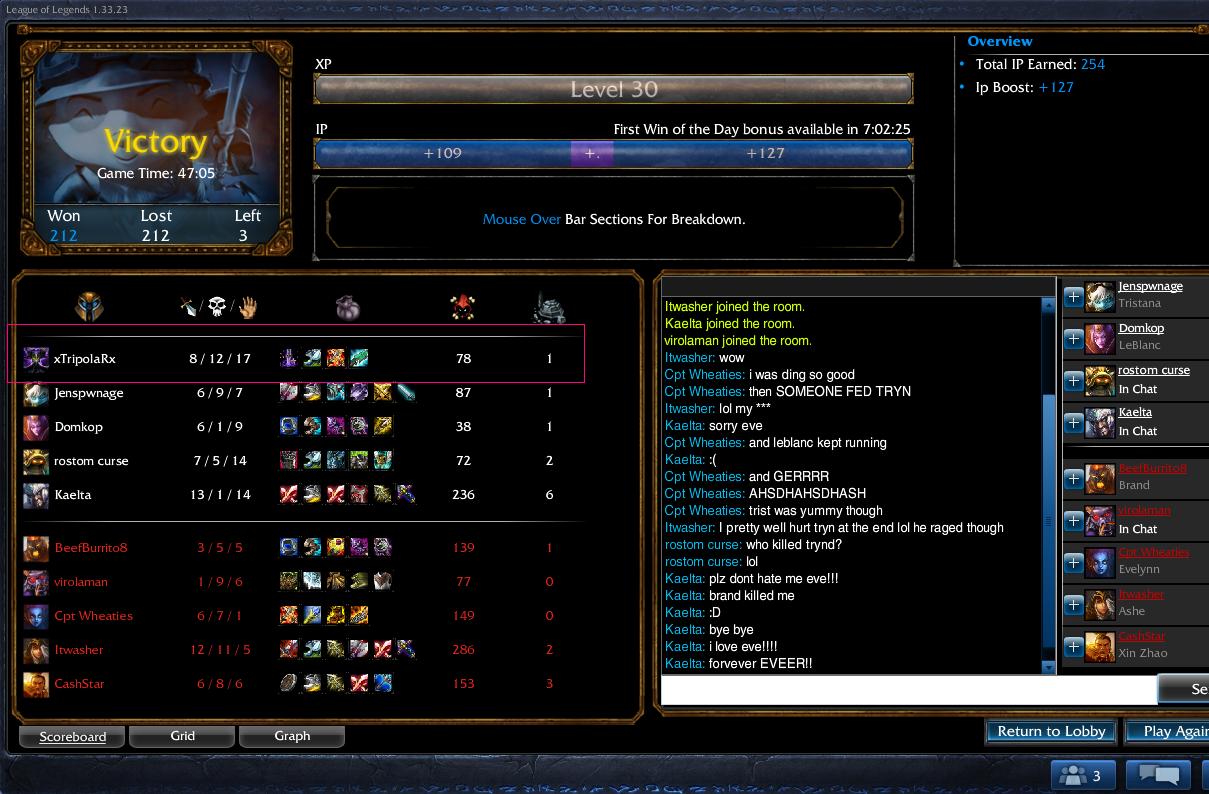The width and height of the screenshot is (1209, 794).
Task: Add Jenspwnage as a friend
Action: click(x=1073, y=296)
